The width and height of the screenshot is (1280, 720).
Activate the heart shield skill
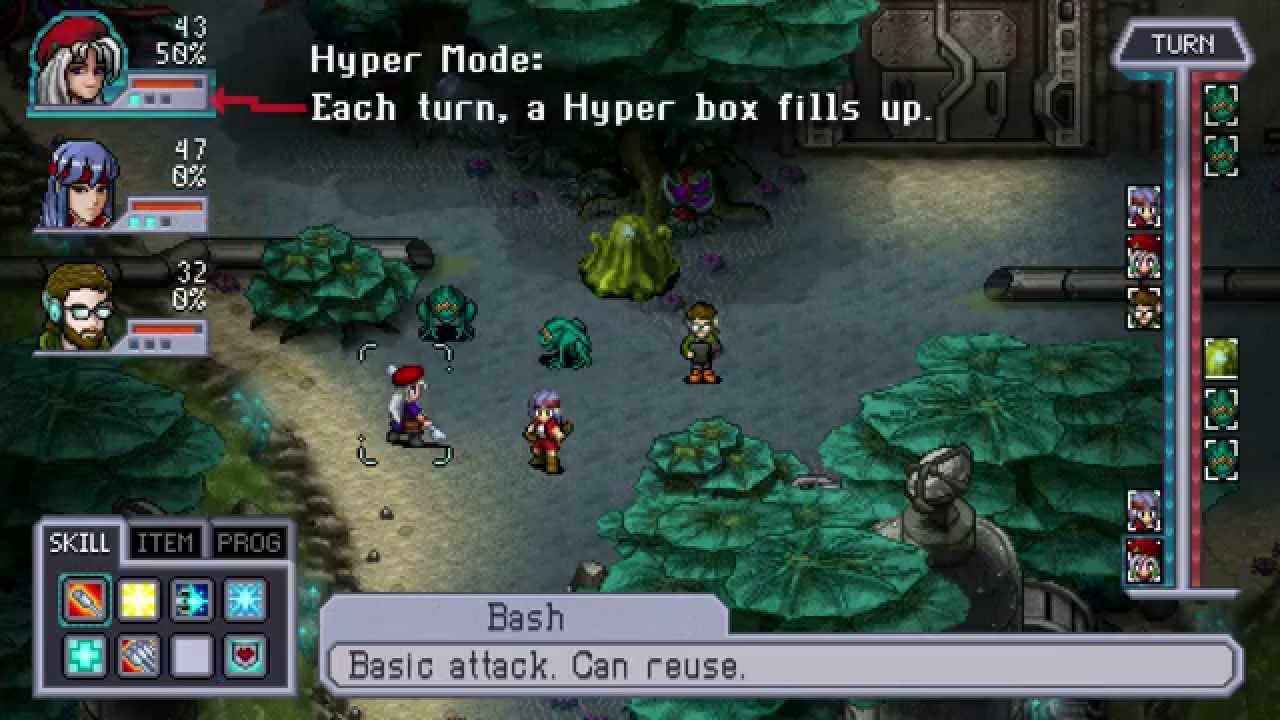pyautogui.click(x=244, y=656)
